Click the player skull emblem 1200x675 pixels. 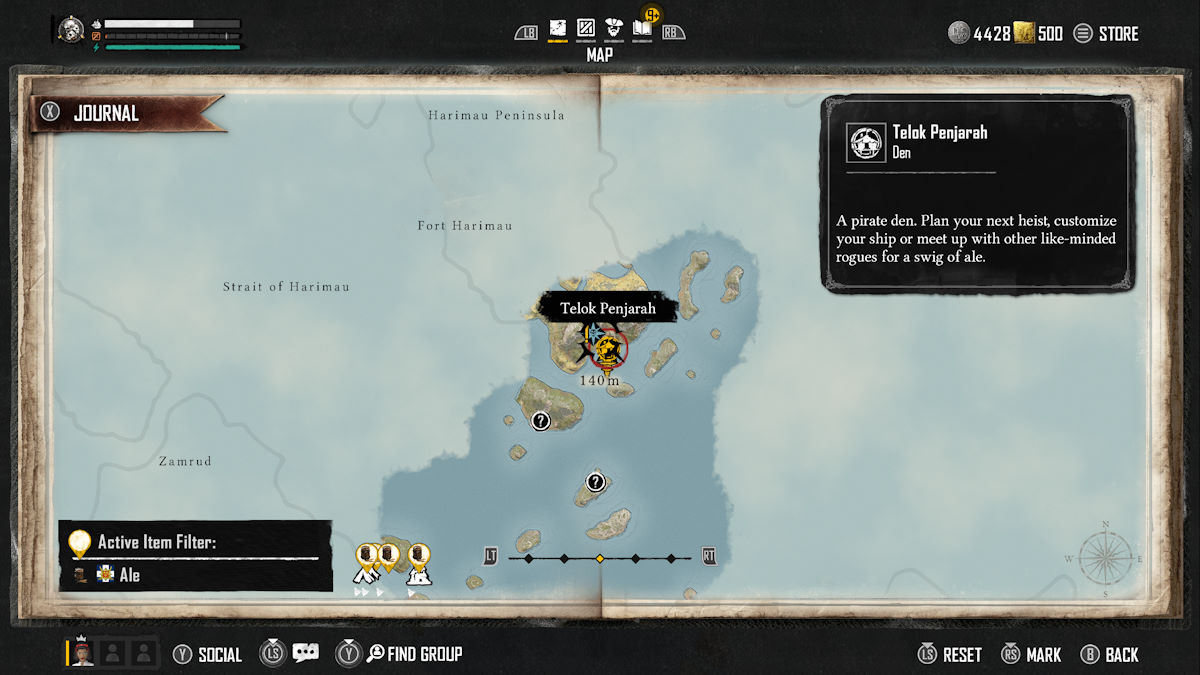coord(71,29)
